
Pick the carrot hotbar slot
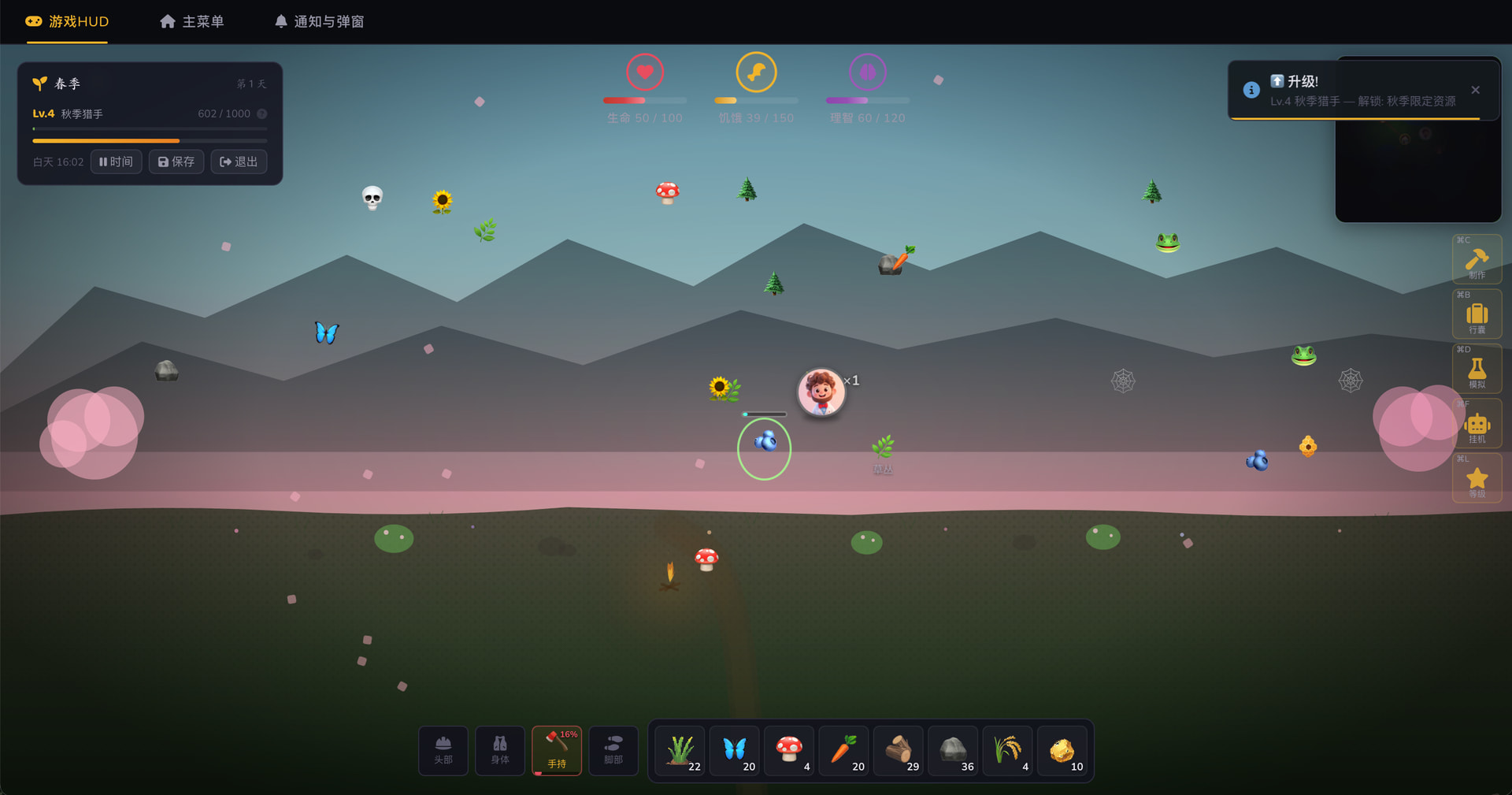click(x=844, y=750)
